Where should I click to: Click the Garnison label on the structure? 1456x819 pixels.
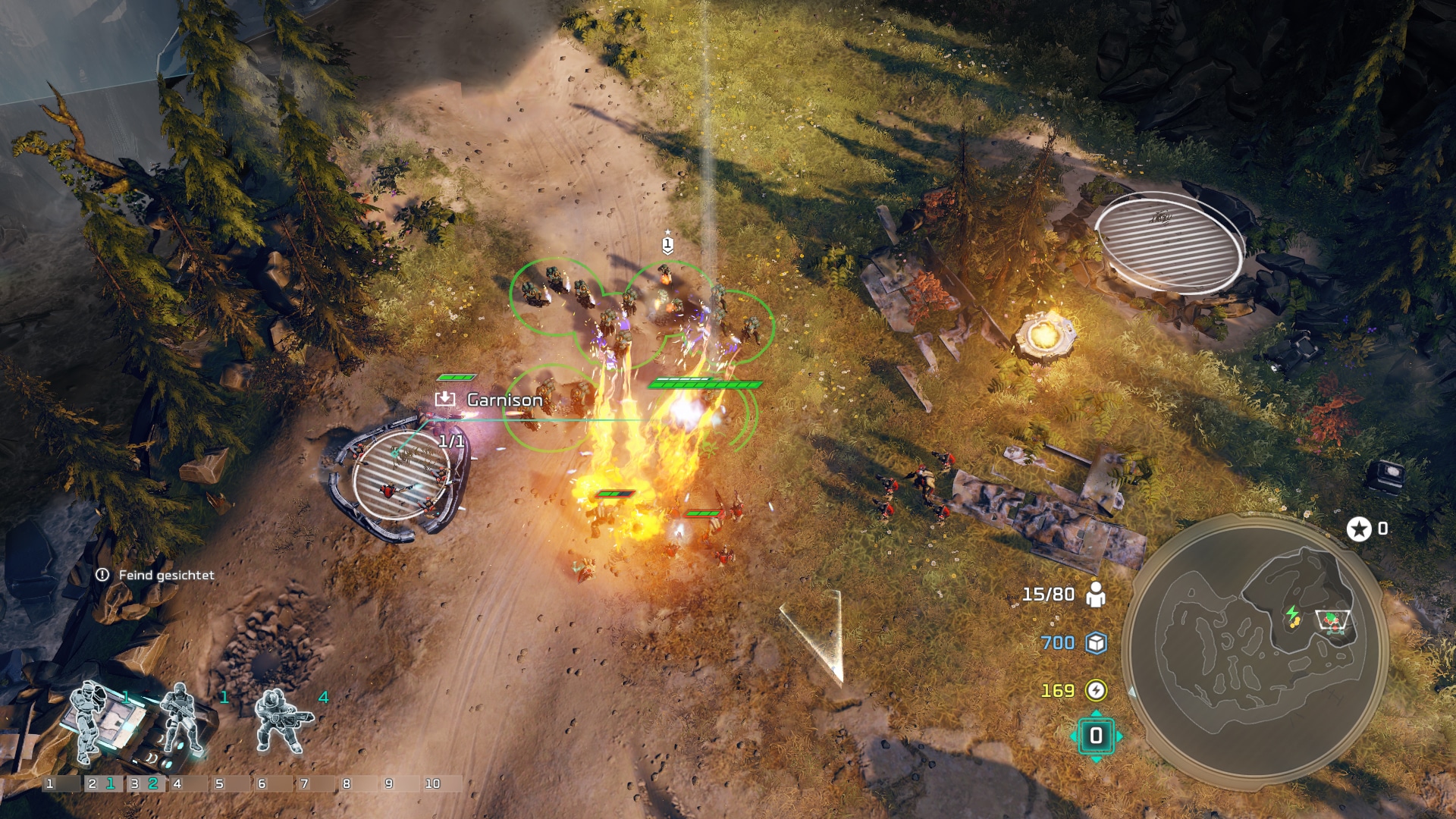(x=504, y=400)
